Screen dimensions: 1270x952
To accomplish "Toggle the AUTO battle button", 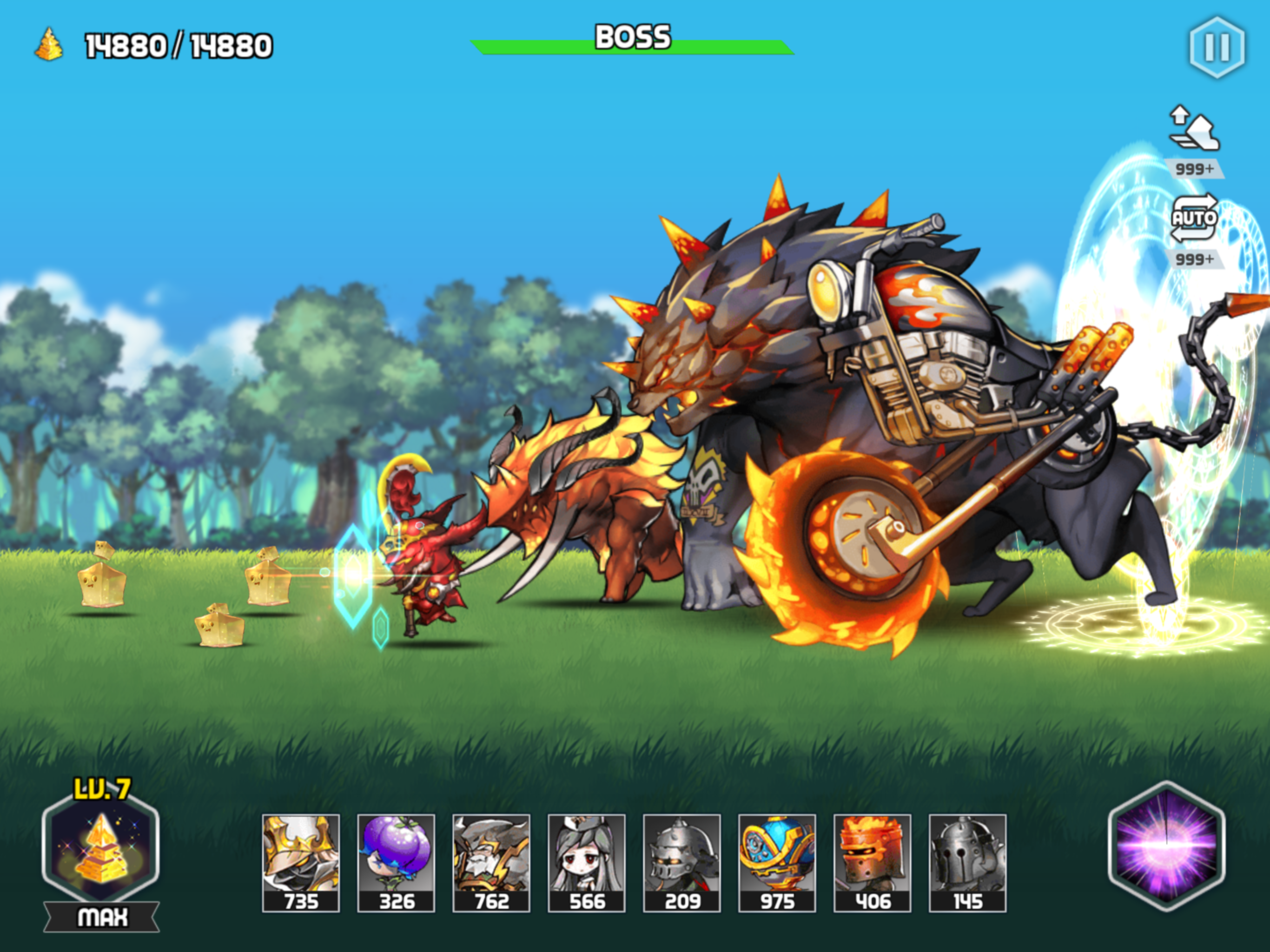I will [x=1194, y=218].
